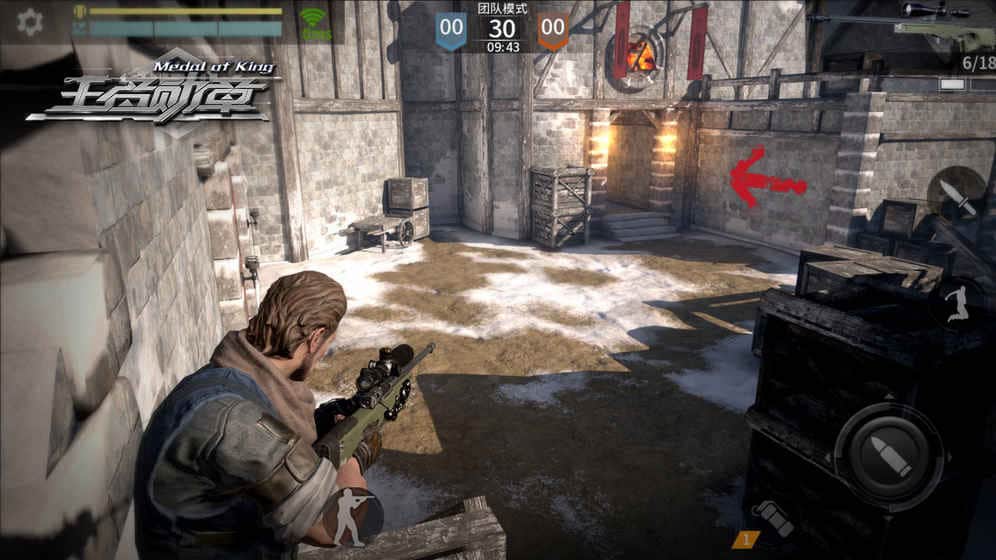The image size is (996, 560).
Task: Toggle the standing shooter stance icon
Action: (352, 515)
